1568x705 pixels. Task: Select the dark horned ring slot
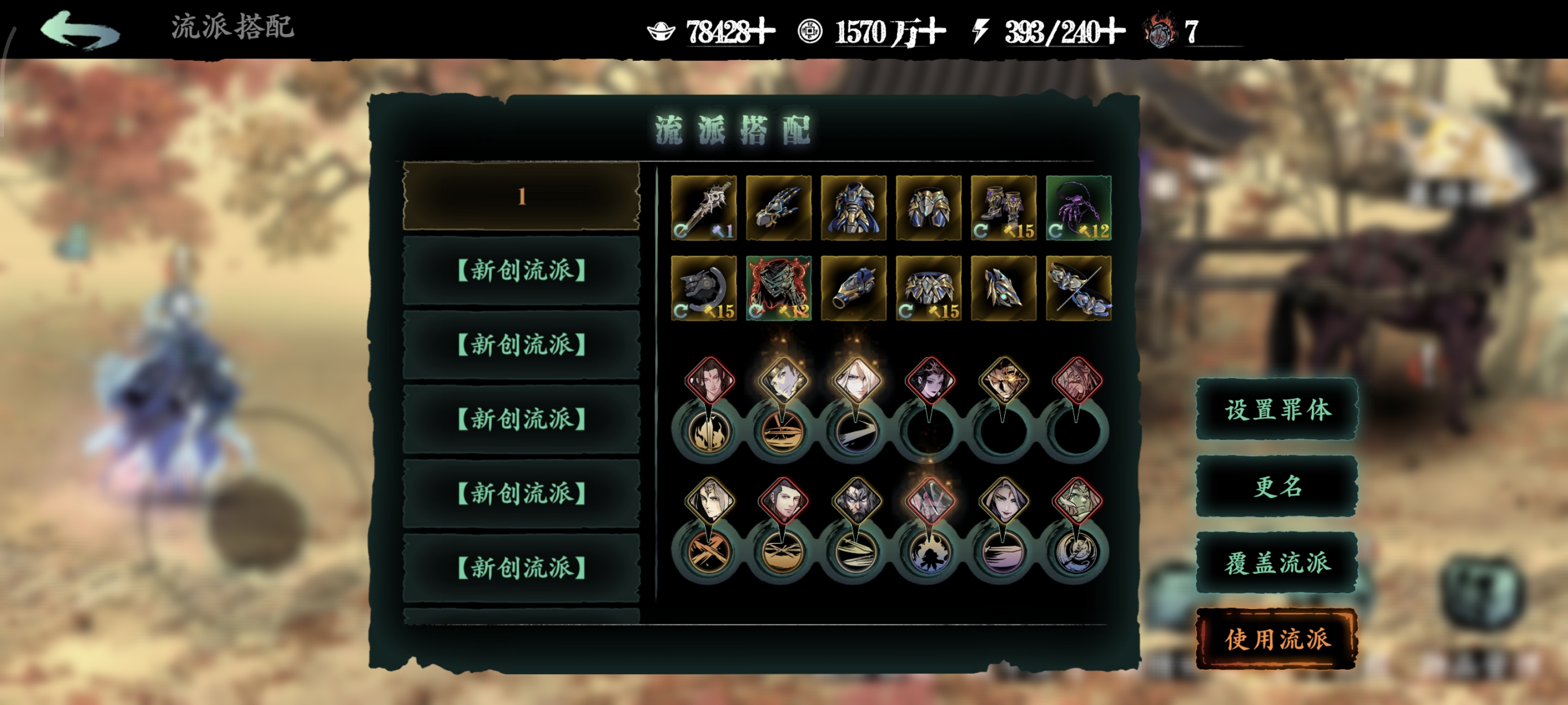pos(703,288)
